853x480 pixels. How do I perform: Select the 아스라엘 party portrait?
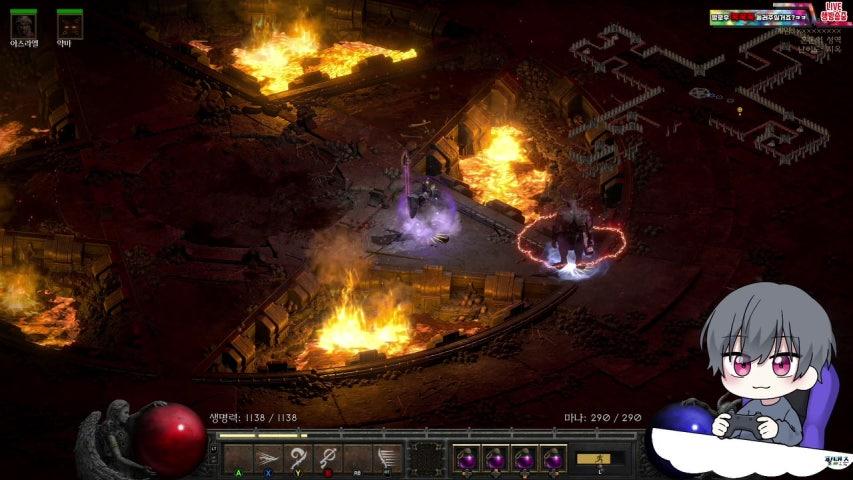23,24
